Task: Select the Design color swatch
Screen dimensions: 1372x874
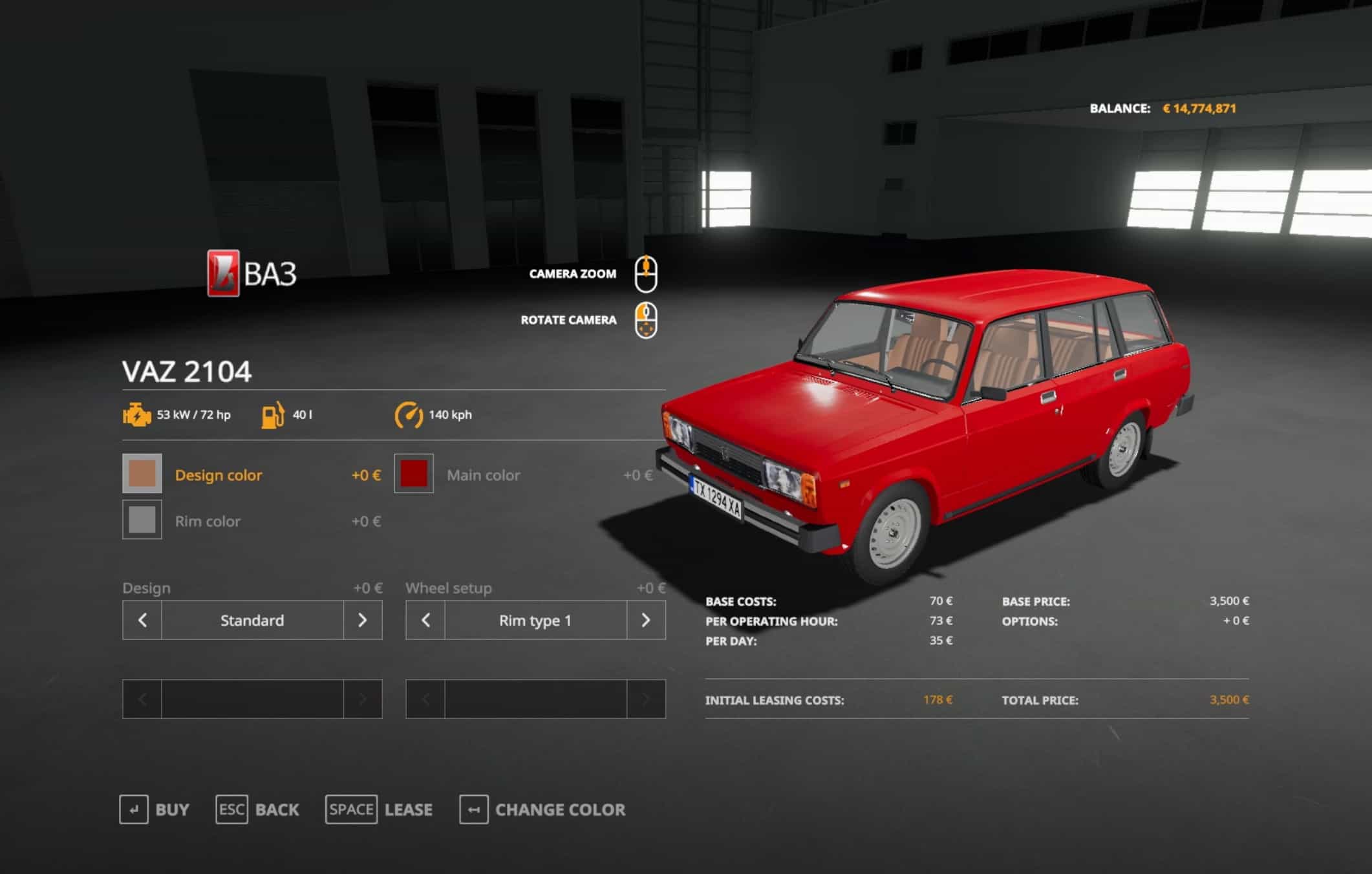Action: pyautogui.click(x=142, y=474)
